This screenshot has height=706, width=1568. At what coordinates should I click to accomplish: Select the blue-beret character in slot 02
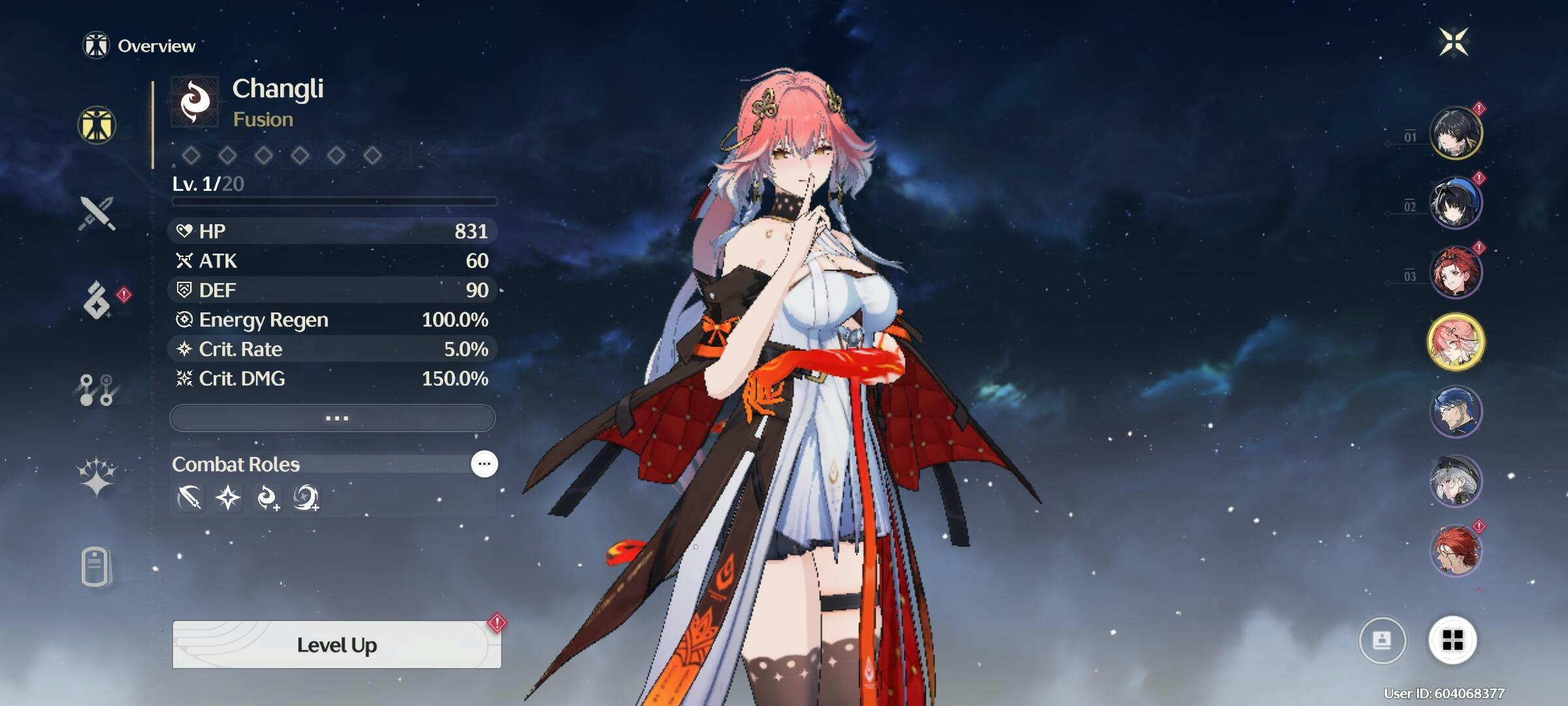pyautogui.click(x=1456, y=203)
